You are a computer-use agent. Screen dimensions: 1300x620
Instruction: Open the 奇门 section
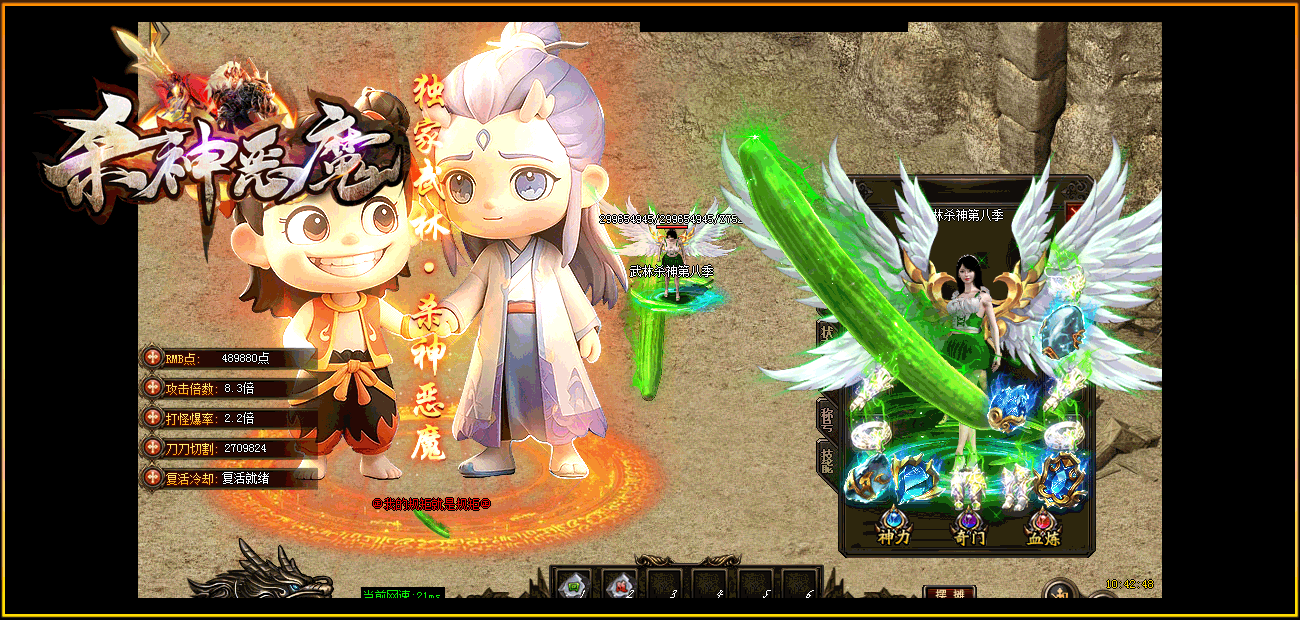coord(968,528)
